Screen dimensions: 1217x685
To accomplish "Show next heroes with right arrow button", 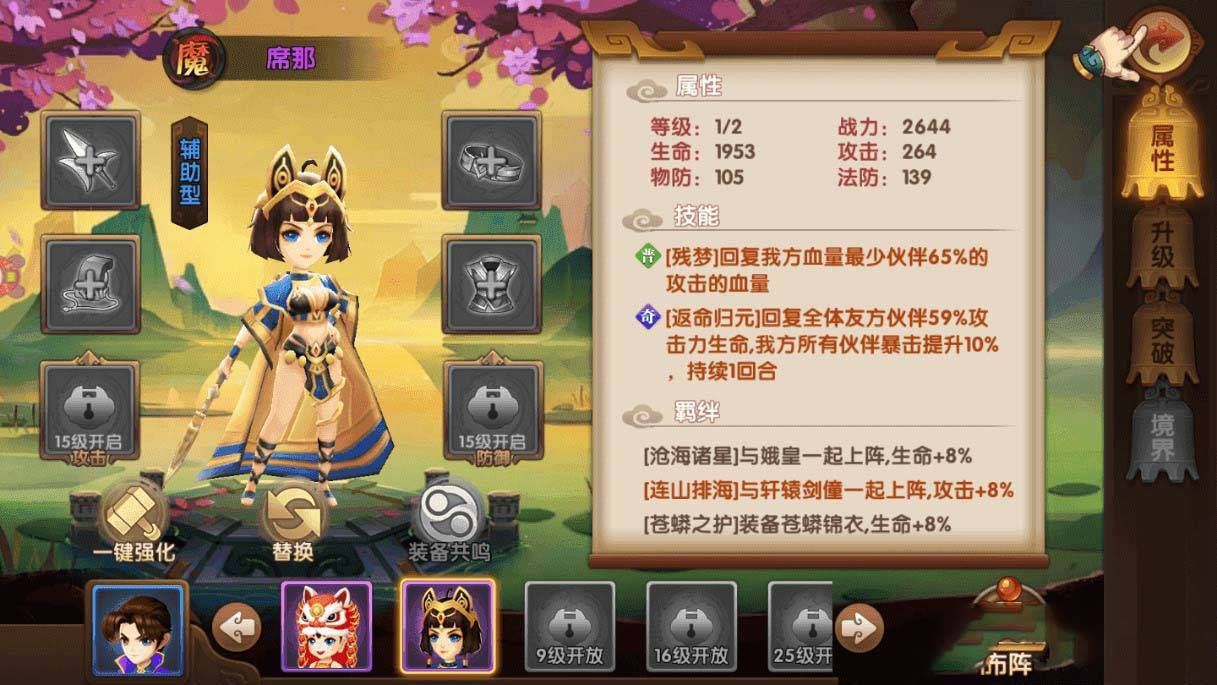I will (859, 628).
